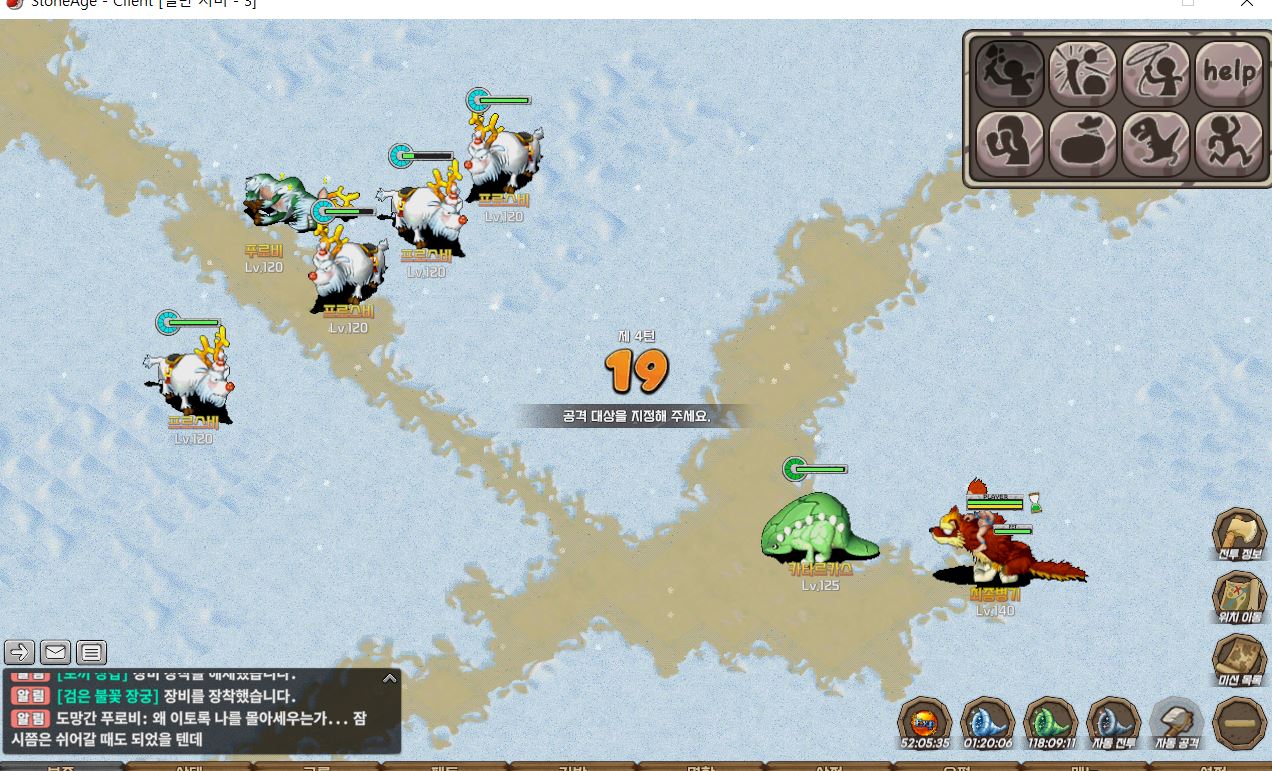
Task: Toggle 자동 전투 auto battle
Action: pos(1113,720)
